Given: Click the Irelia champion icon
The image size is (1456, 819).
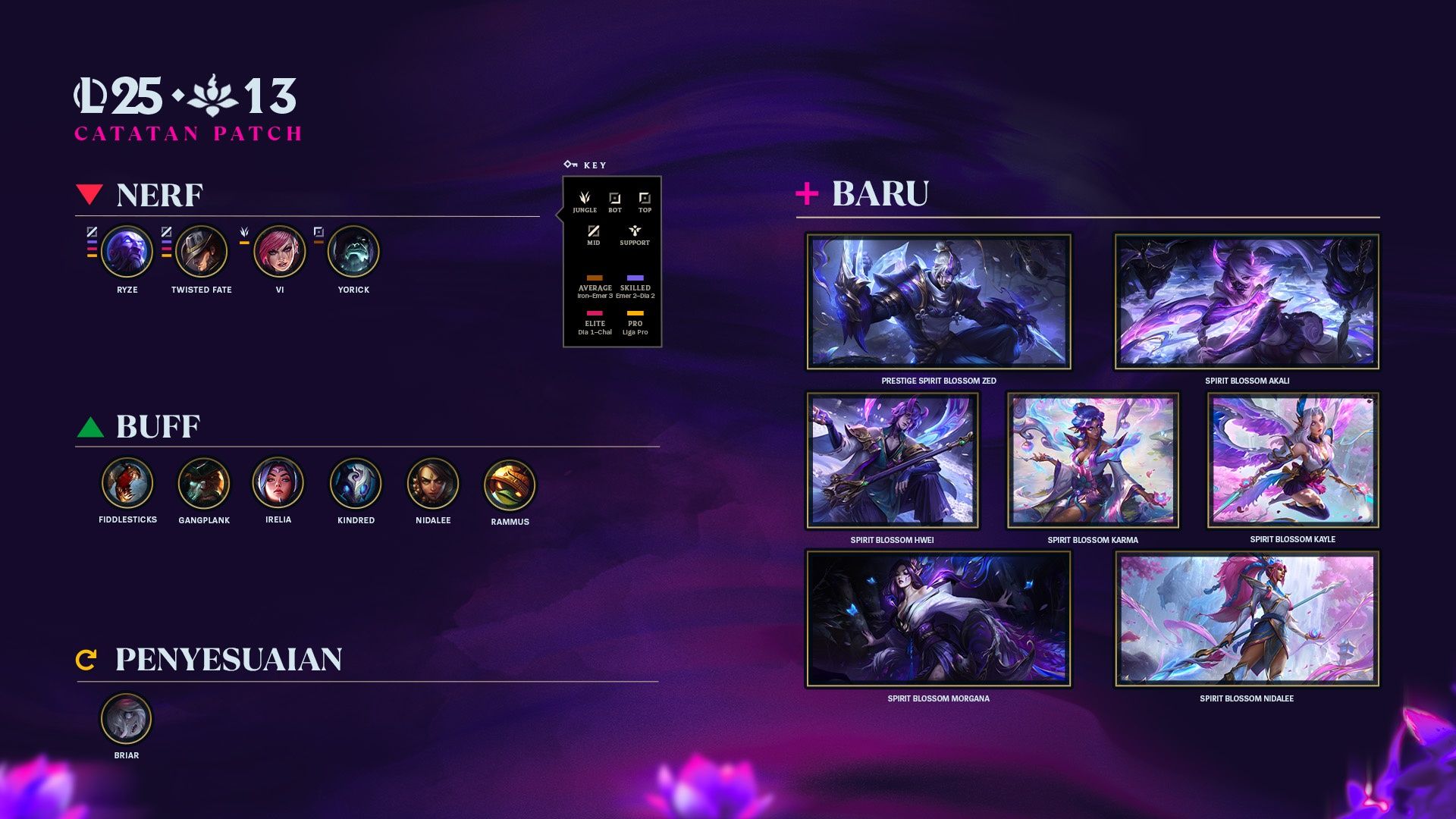Looking at the screenshot, I should 278,483.
